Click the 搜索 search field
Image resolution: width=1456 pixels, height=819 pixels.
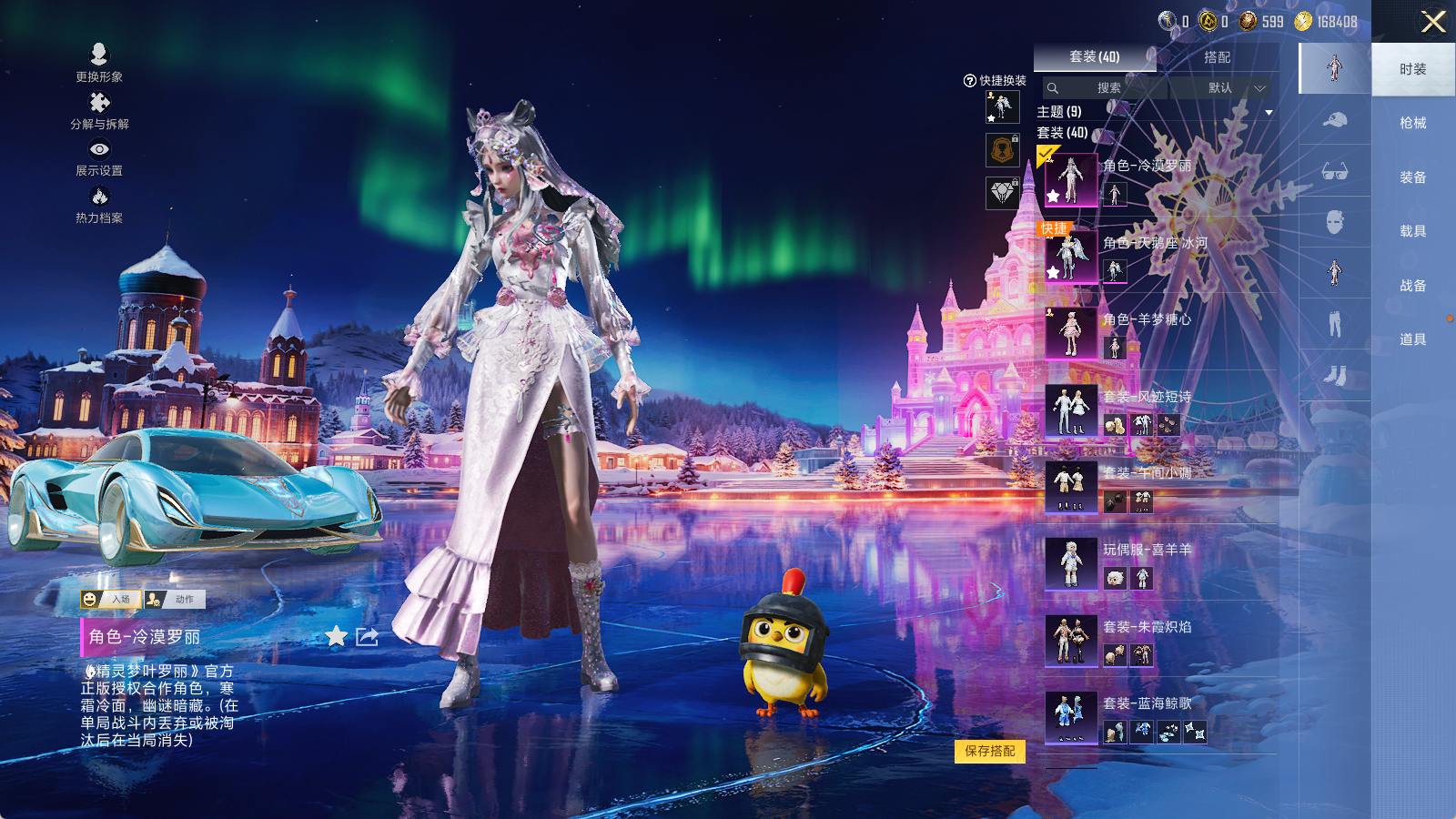pos(1107,88)
